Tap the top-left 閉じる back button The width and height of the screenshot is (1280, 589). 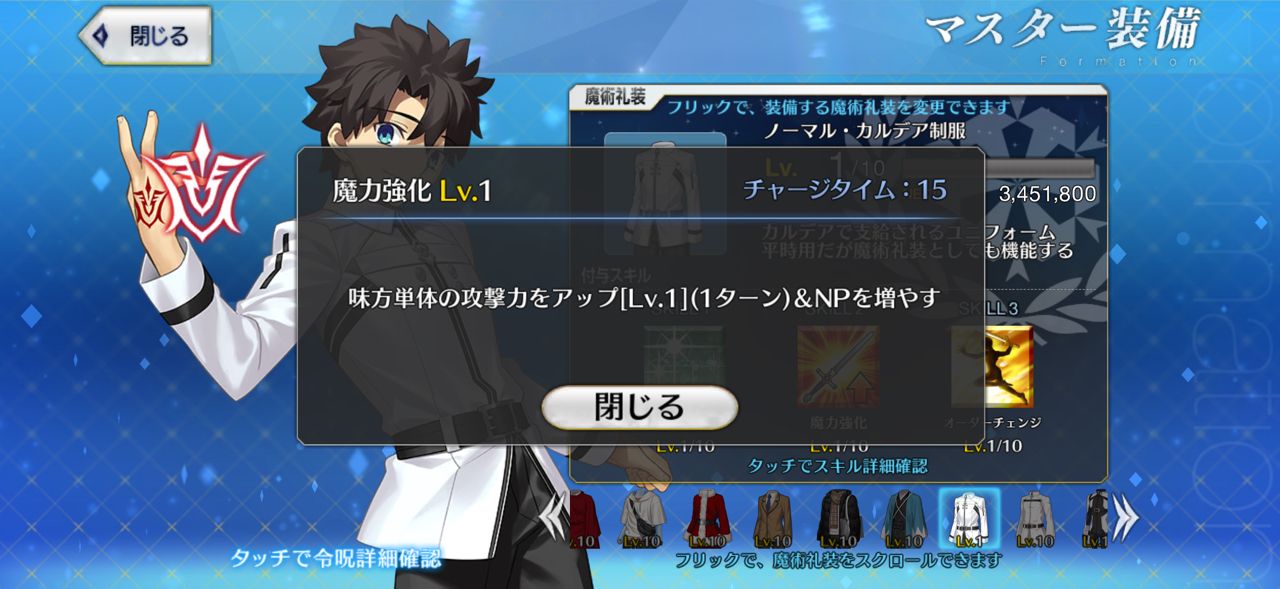(146, 37)
